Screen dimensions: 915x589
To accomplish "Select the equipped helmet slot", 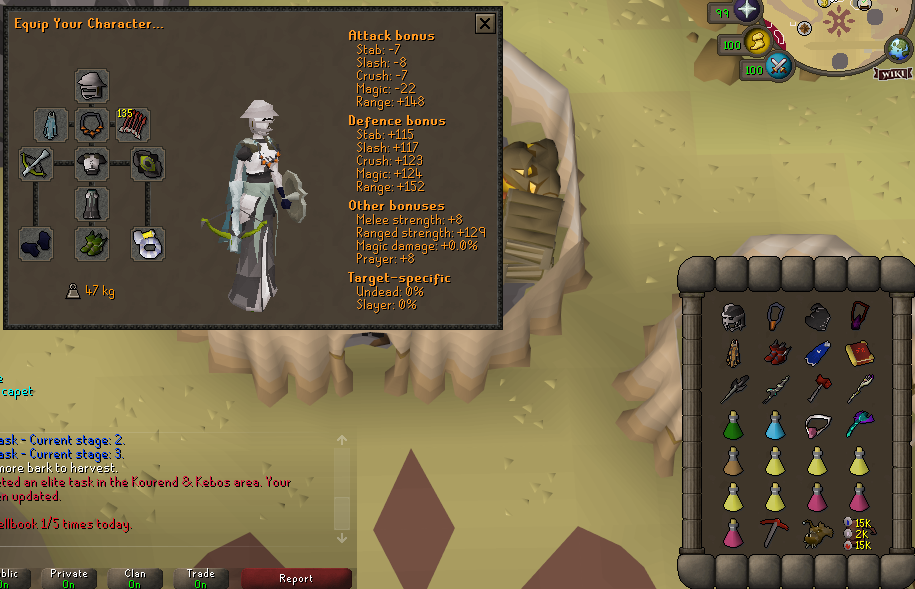I will click(x=92, y=86).
